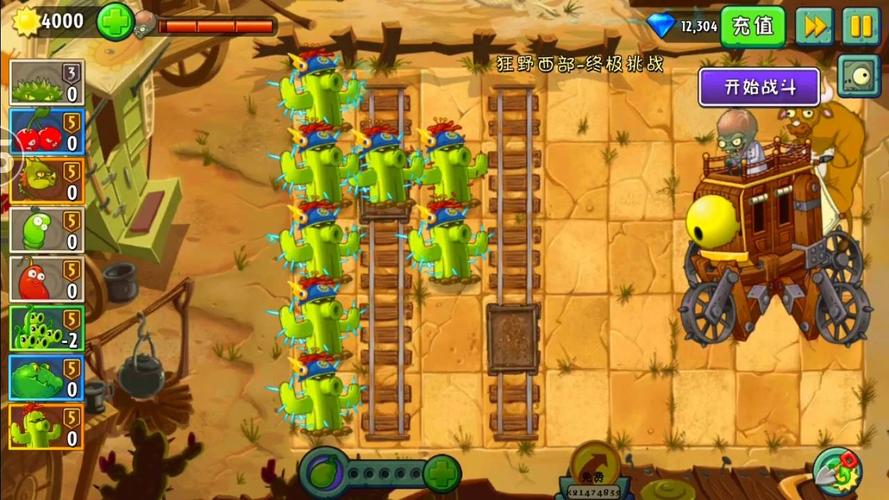Pause the game with the pause button
Screen dimensions: 889x500
(x=858, y=26)
